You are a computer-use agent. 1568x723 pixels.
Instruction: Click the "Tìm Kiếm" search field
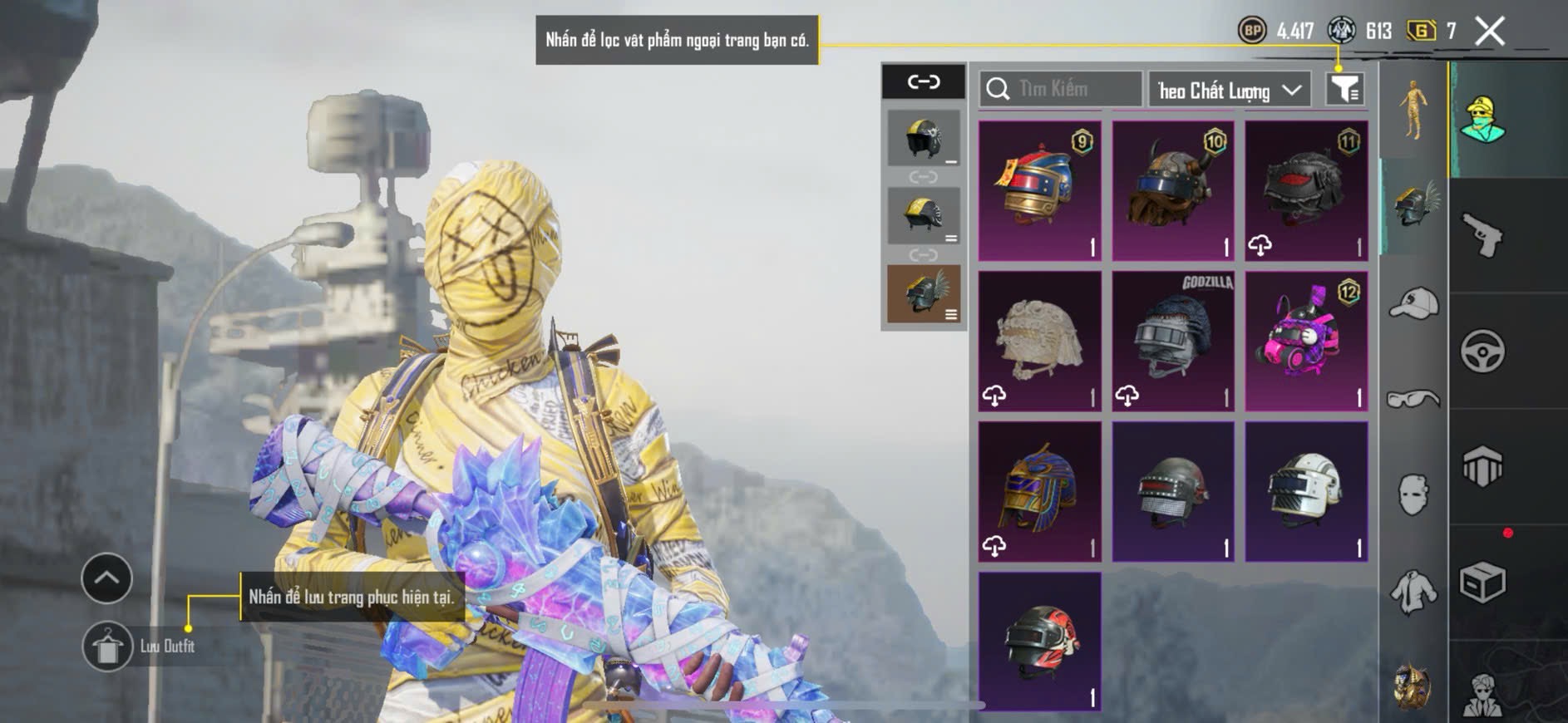pos(1061,89)
